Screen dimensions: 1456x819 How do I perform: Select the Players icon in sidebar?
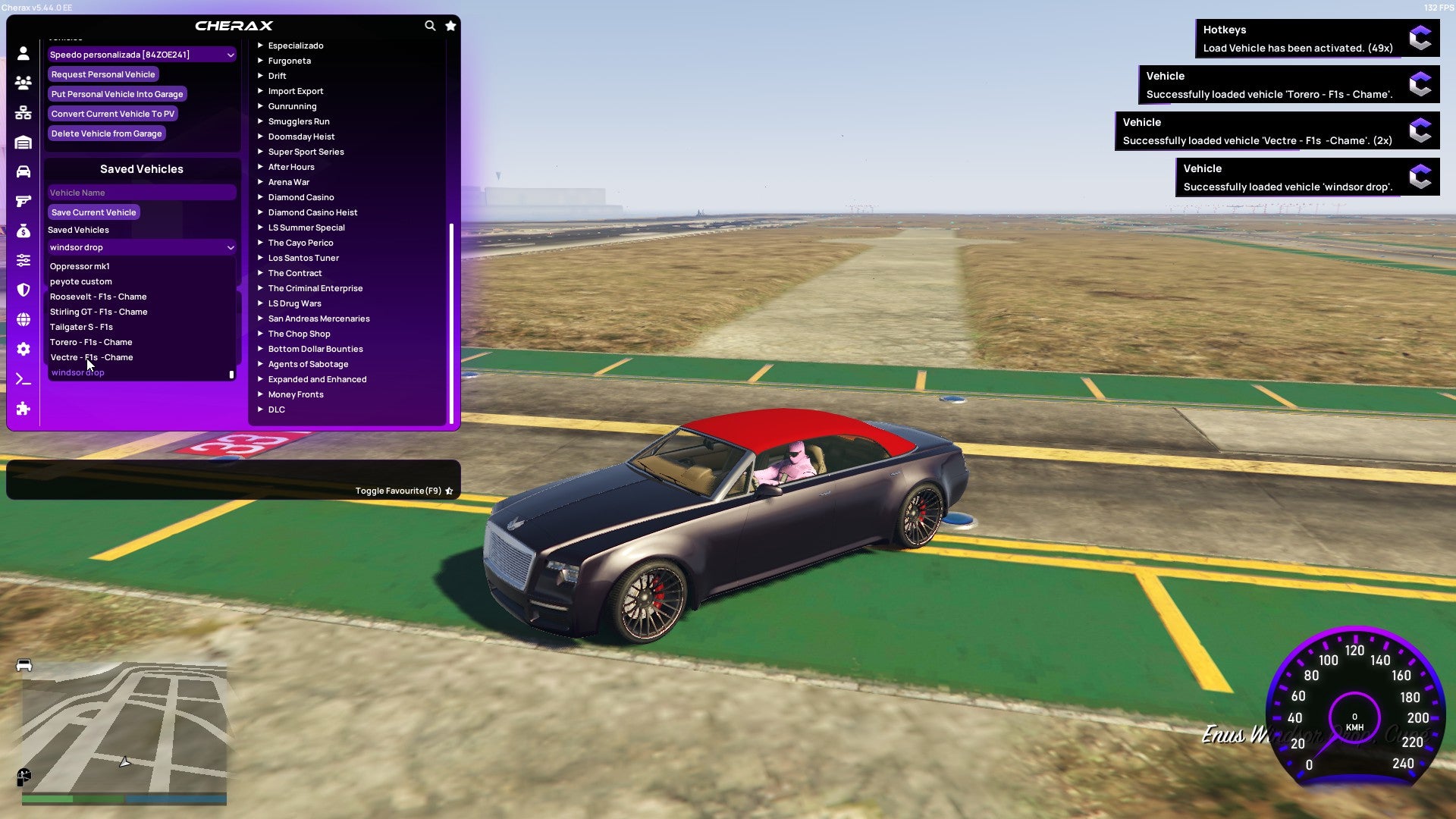(23, 83)
